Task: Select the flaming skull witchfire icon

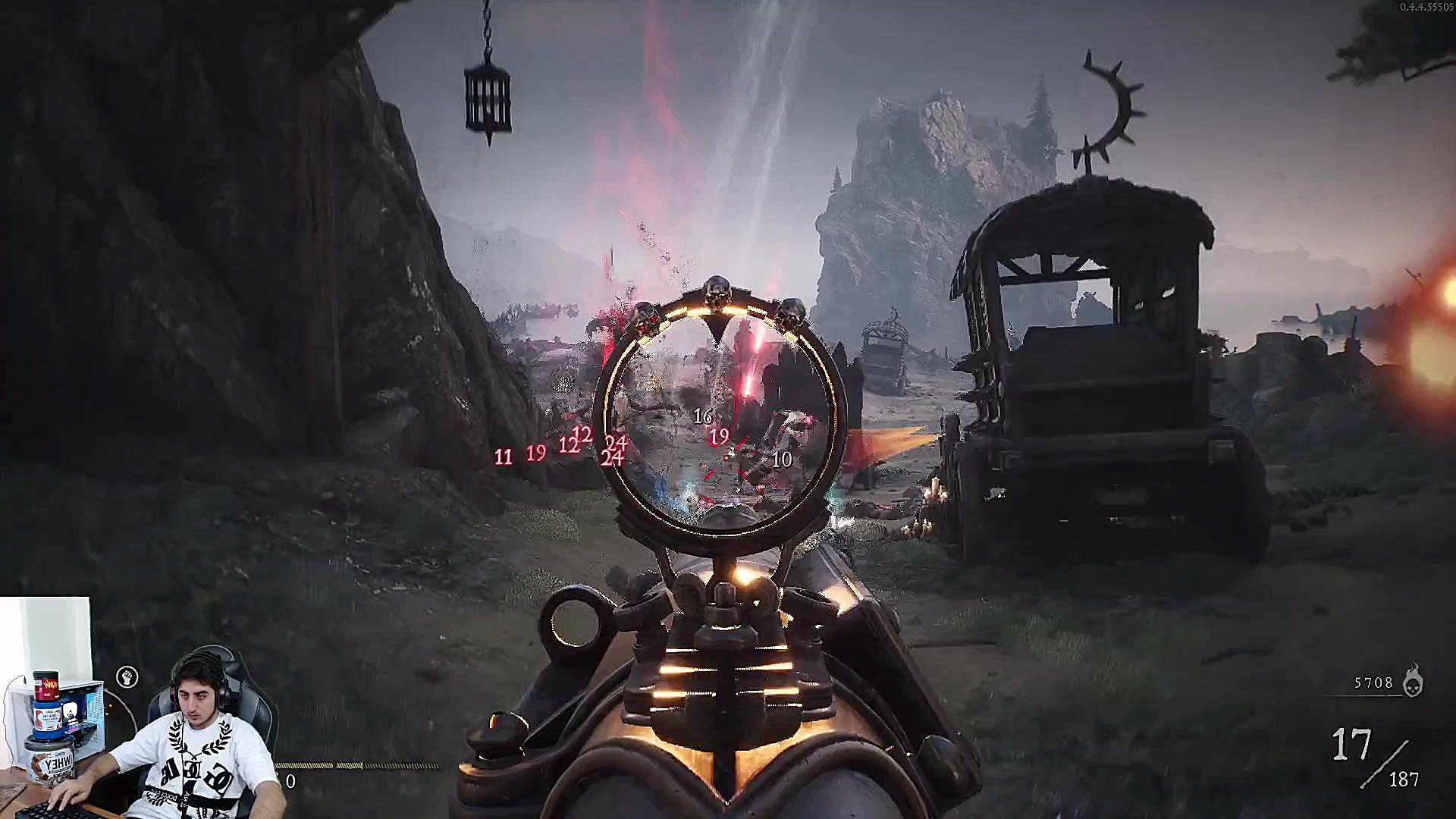Action: pos(1412,681)
